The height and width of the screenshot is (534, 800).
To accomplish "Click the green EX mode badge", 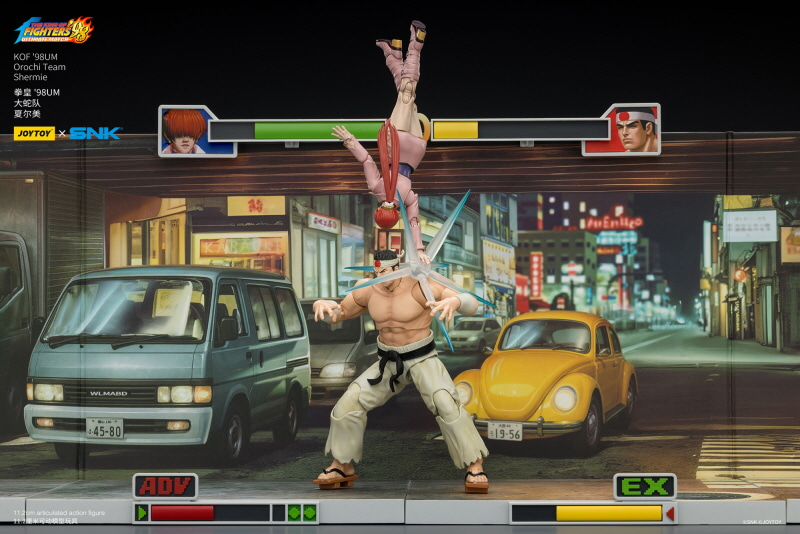I will [x=644, y=487].
